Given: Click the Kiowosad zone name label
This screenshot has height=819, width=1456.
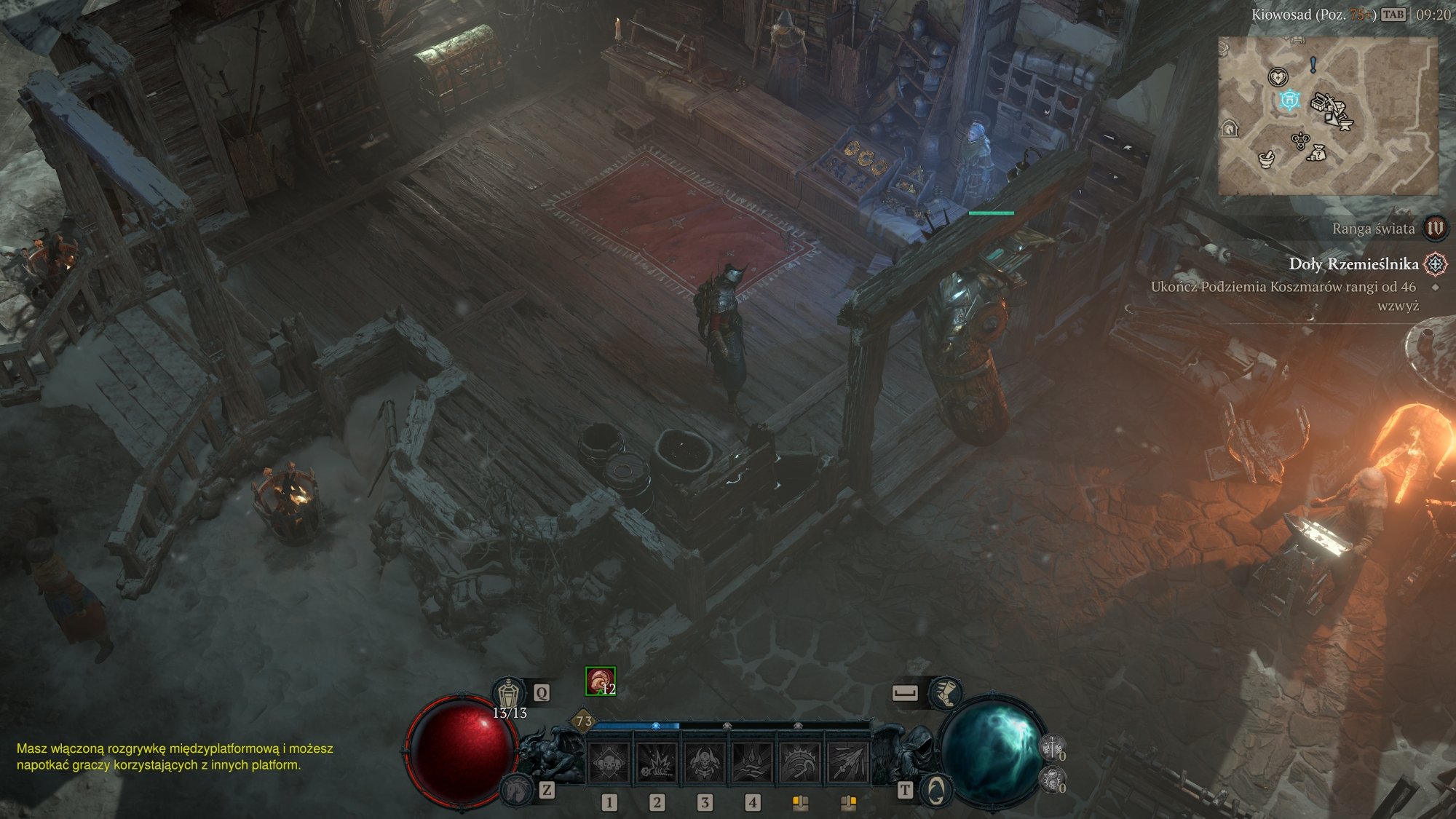Looking at the screenshot, I should point(1281,15).
